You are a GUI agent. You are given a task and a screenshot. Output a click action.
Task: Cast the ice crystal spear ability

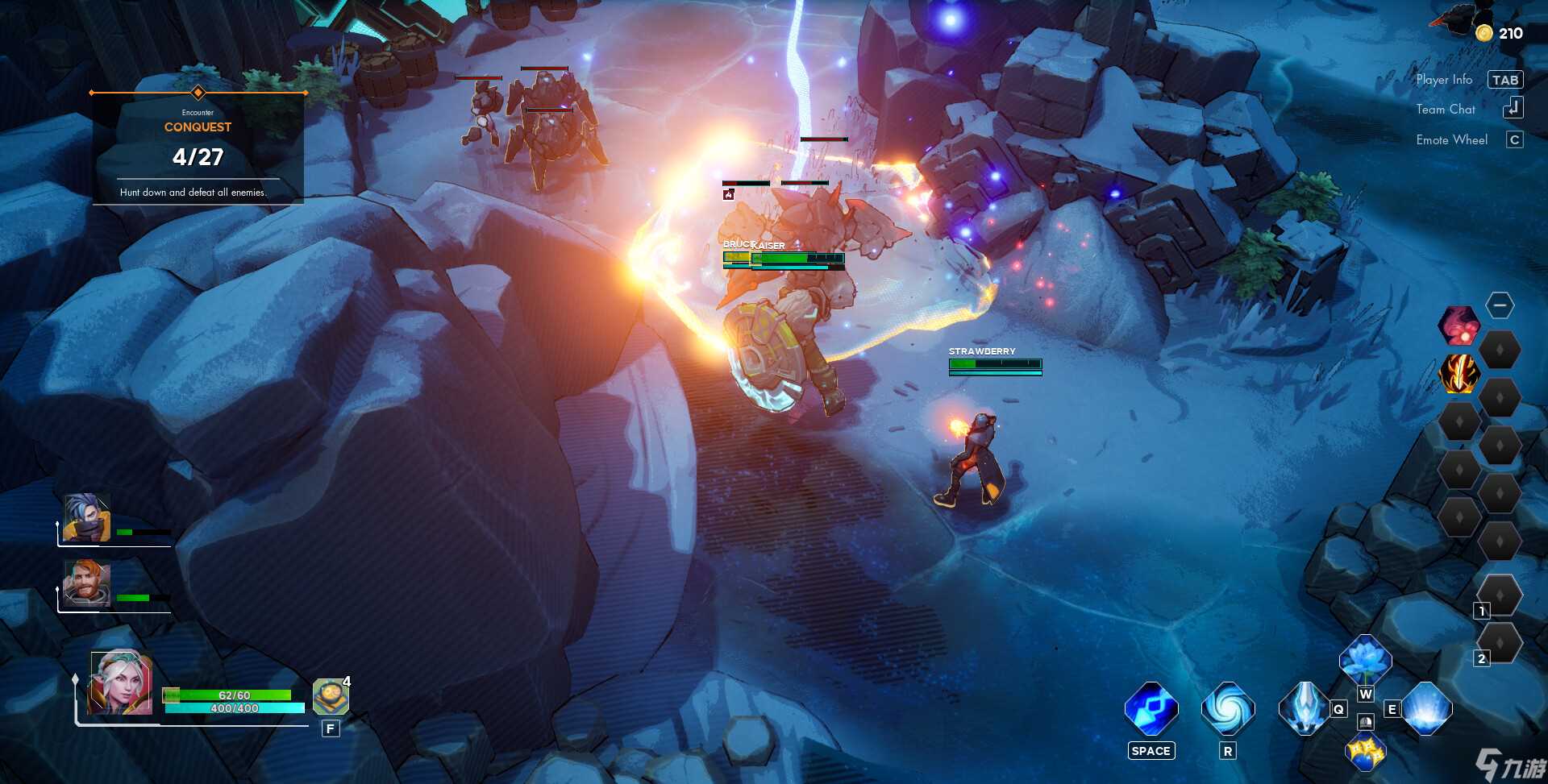point(1304,708)
